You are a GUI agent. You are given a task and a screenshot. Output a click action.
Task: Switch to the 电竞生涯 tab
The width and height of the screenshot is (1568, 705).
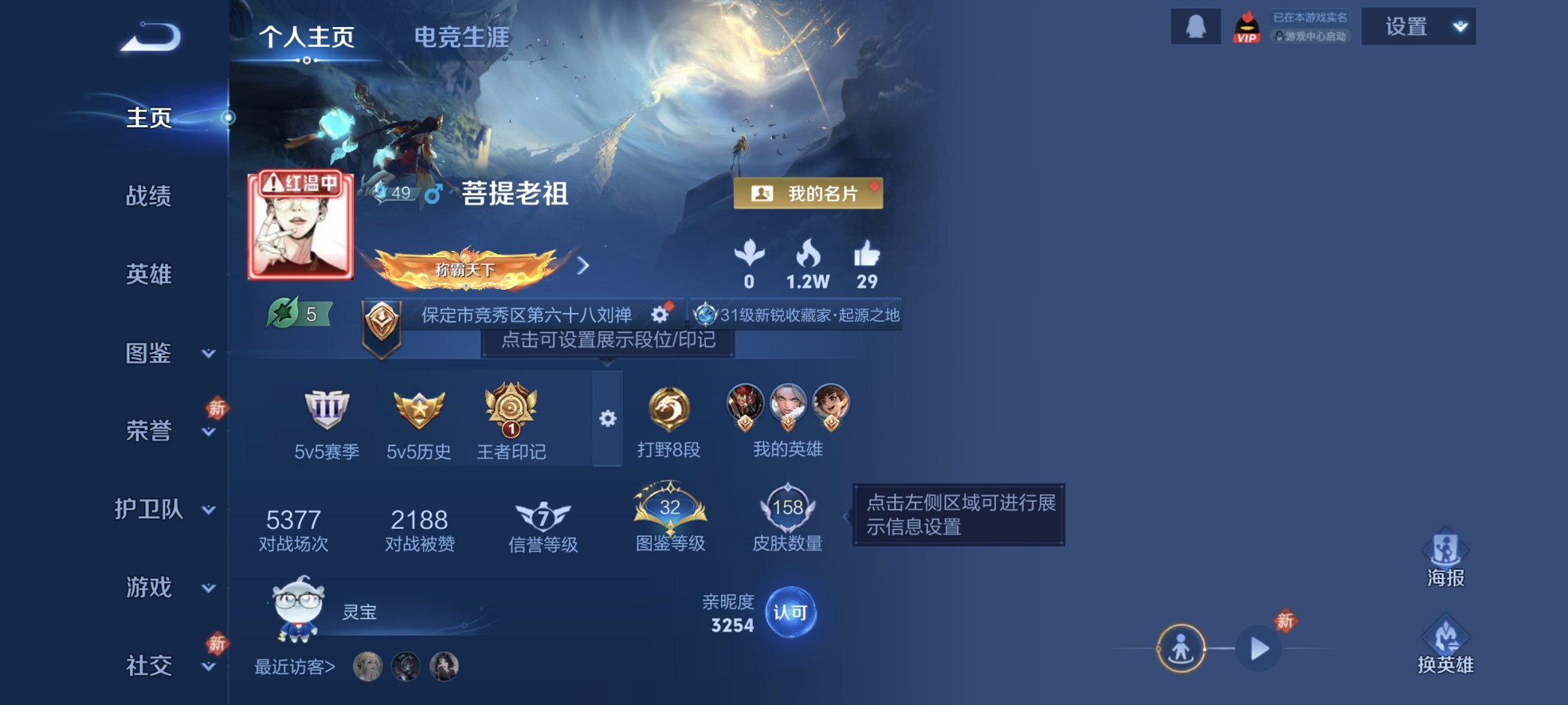point(461,39)
